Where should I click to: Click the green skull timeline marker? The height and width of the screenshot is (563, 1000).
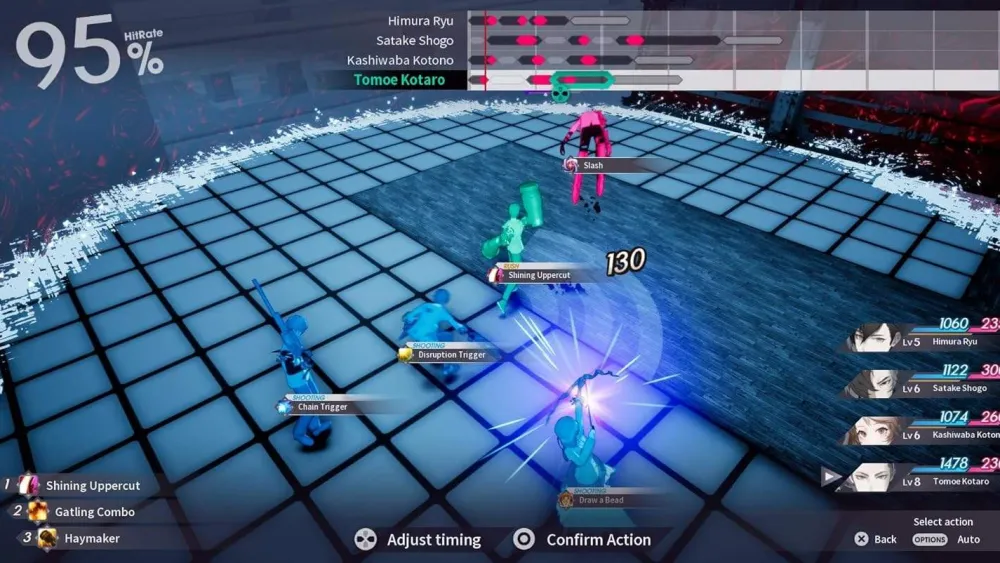pos(561,93)
